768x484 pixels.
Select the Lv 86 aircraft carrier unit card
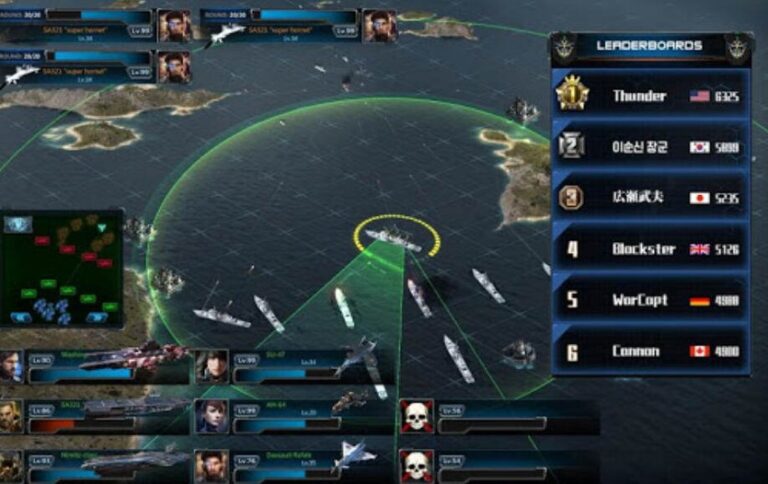(x=95, y=415)
